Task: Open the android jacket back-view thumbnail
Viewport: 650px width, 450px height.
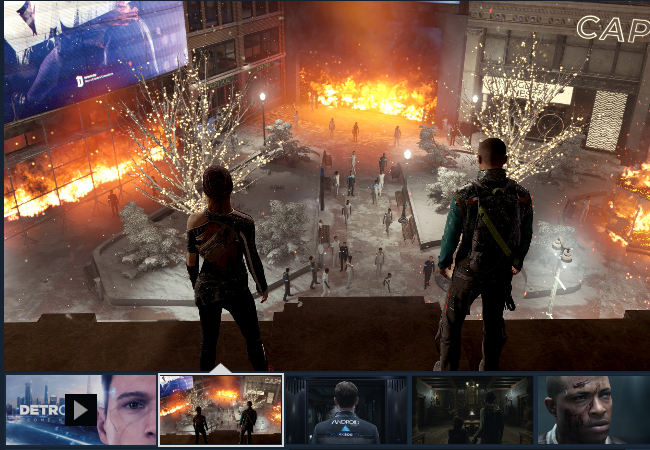Action: 347,410
